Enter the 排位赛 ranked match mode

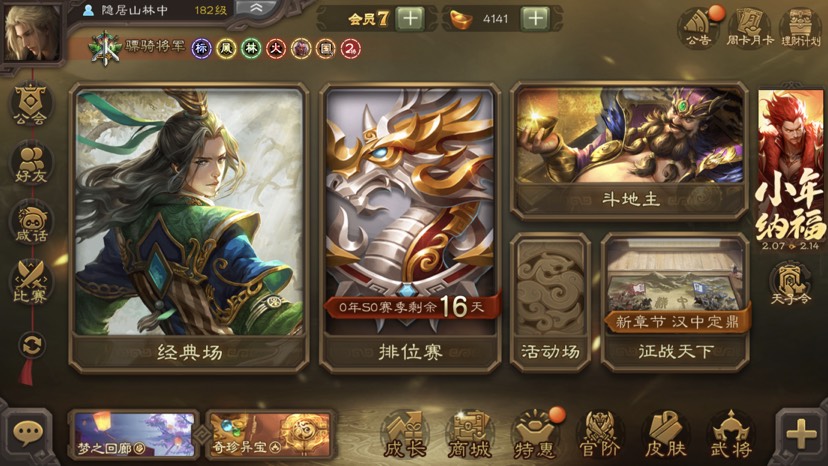[x=409, y=227]
